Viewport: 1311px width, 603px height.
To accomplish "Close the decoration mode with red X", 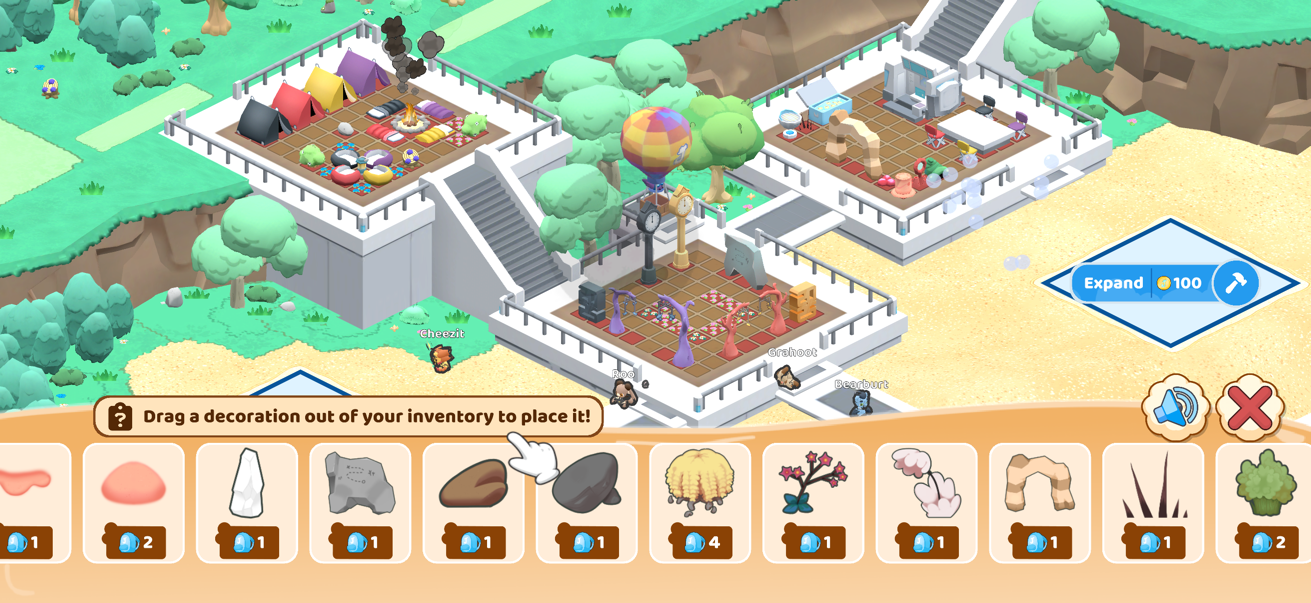I will pyautogui.click(x=1250, y=407).
